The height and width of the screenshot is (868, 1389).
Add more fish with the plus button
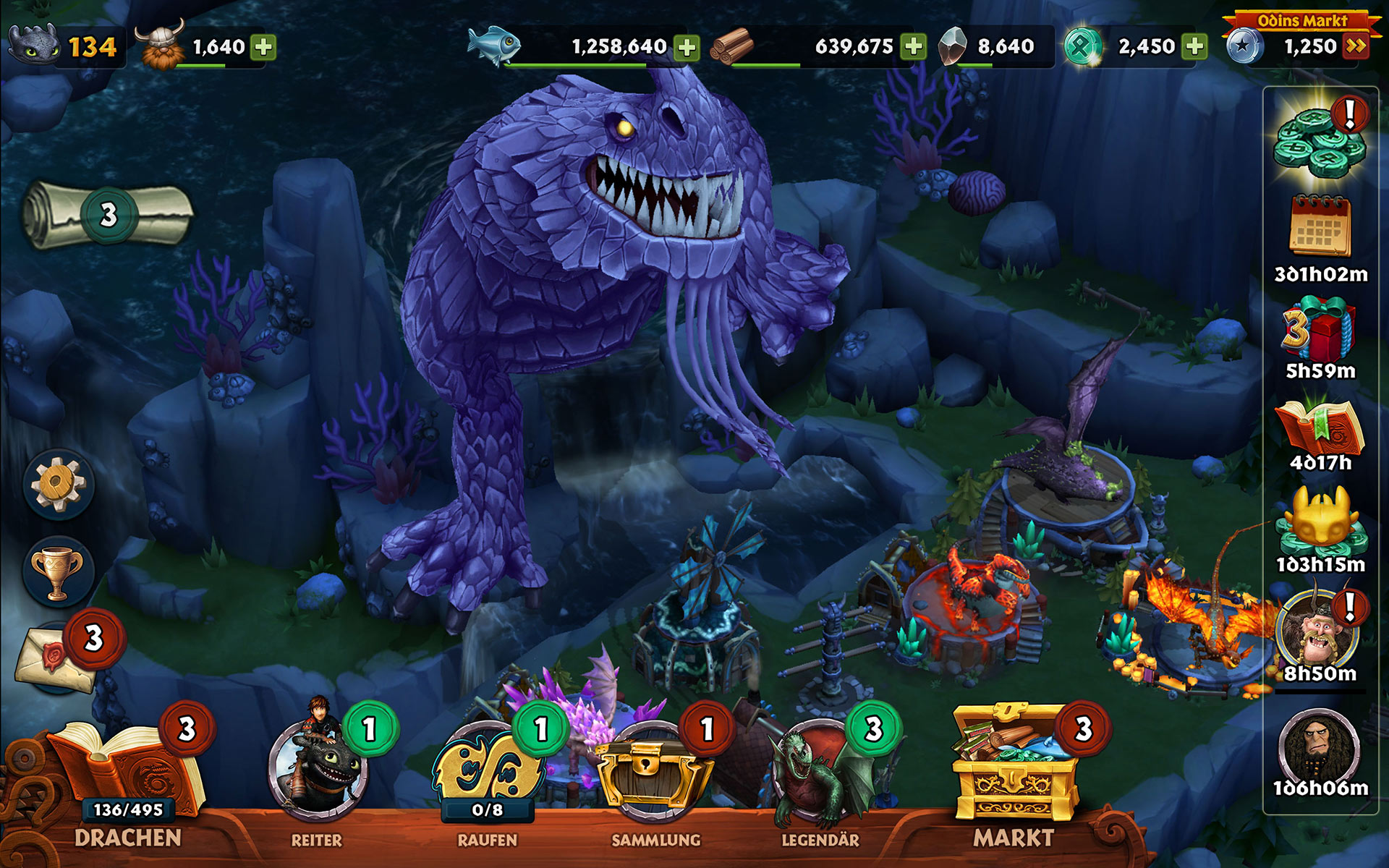pyautogui.click(x=687, y=47)
